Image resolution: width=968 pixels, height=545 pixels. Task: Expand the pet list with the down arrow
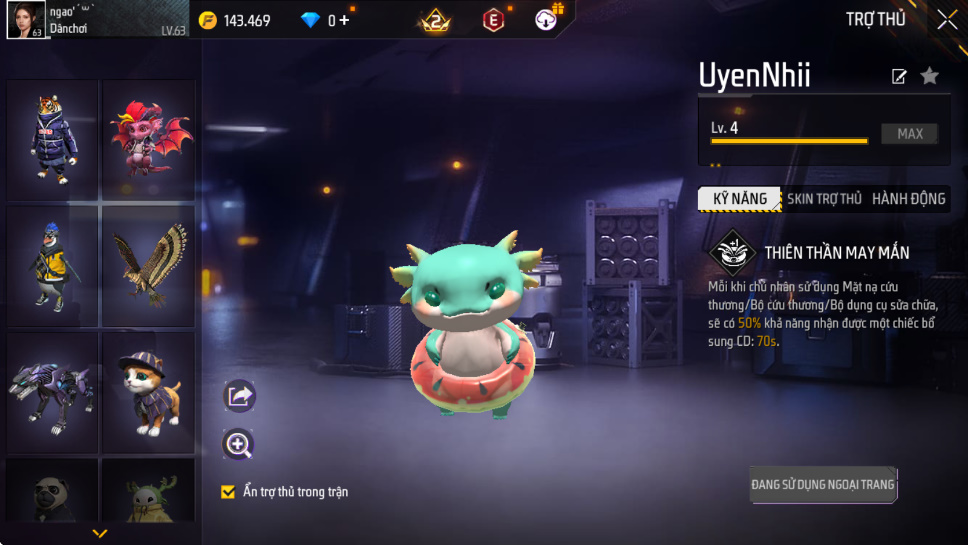click(100, 533)
